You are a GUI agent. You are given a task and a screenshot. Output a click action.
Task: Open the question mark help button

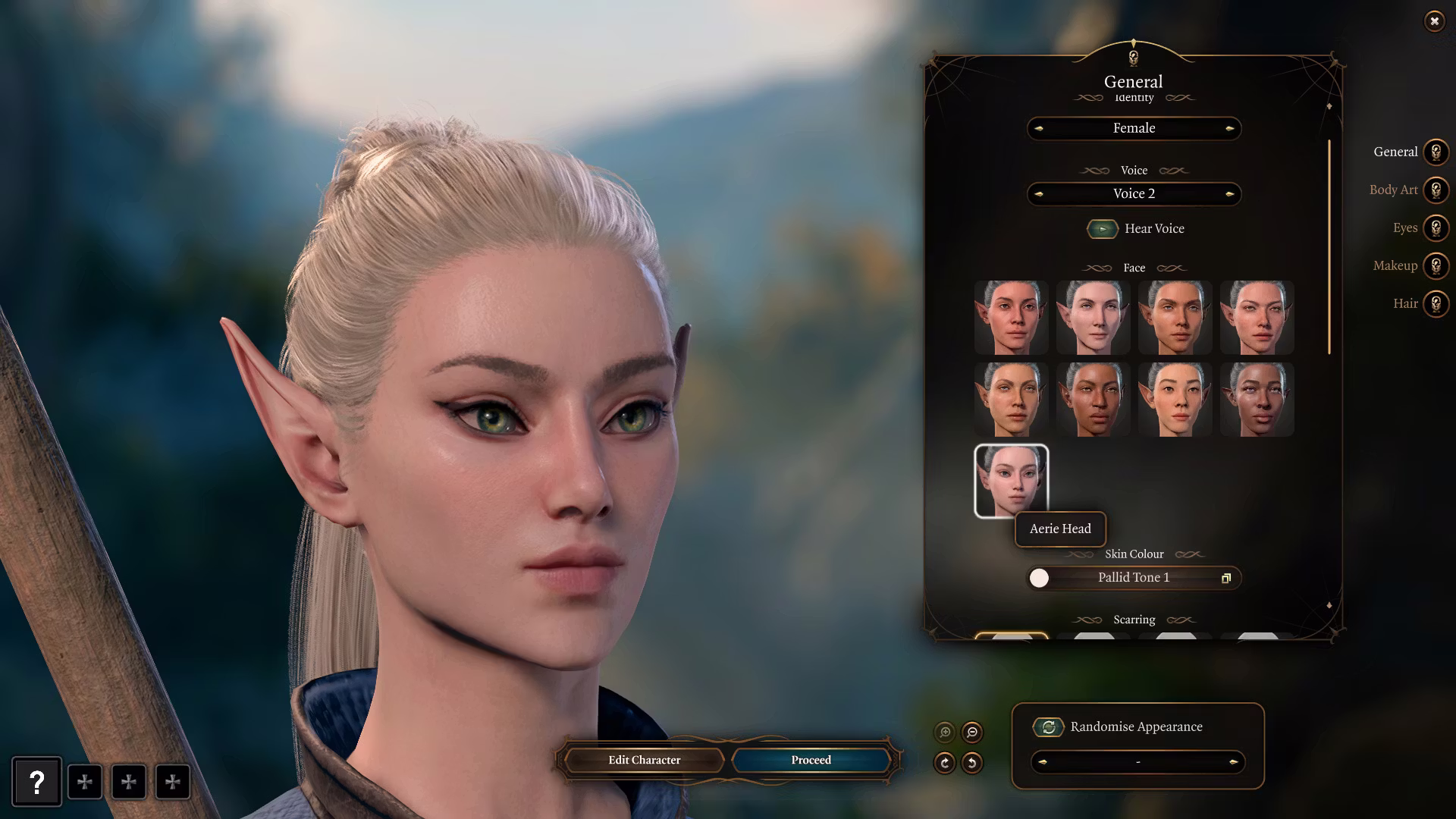pyautogui.click(x=36, y=782)
